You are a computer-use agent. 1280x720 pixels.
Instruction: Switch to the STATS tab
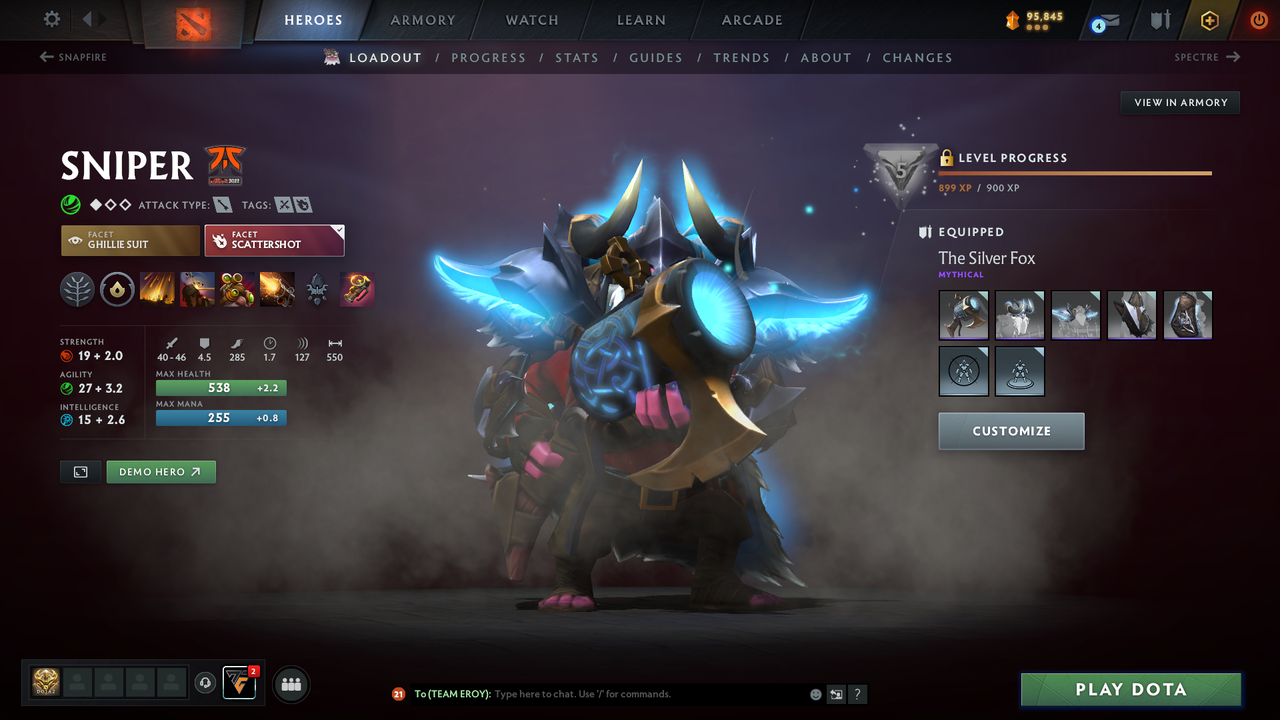[577, 57]
